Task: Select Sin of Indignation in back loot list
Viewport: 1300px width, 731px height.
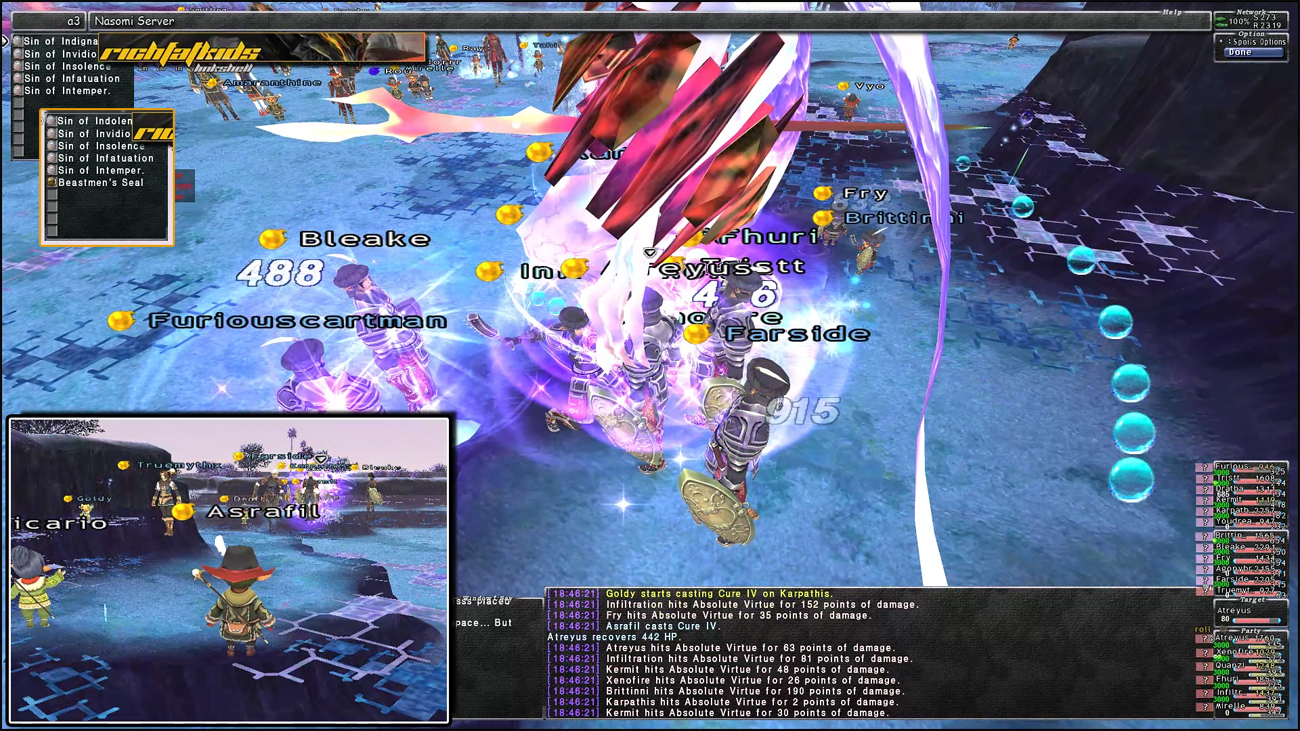Action: pyautogui.click(x=60, y=42)
